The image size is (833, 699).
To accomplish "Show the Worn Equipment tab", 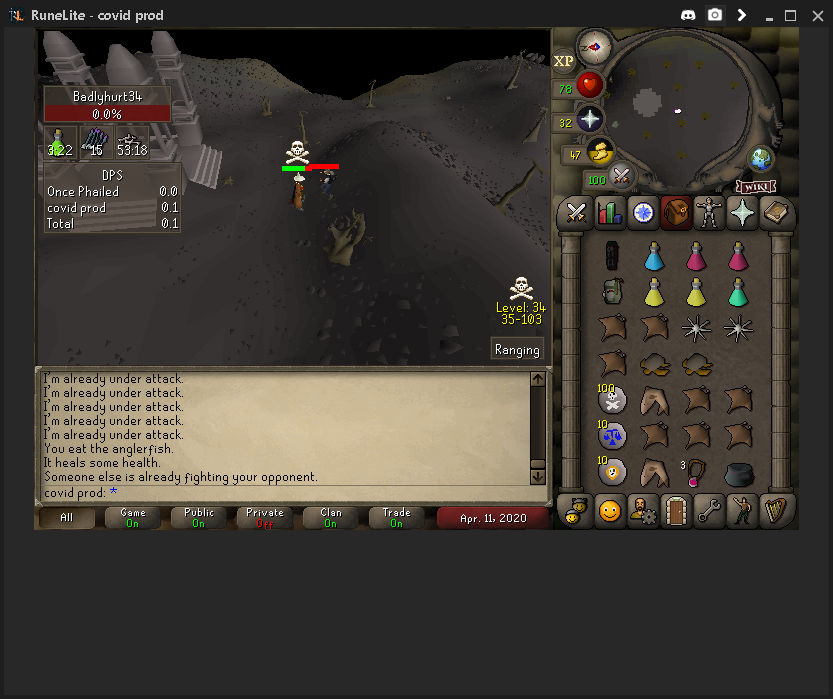I will pos(709,212).
